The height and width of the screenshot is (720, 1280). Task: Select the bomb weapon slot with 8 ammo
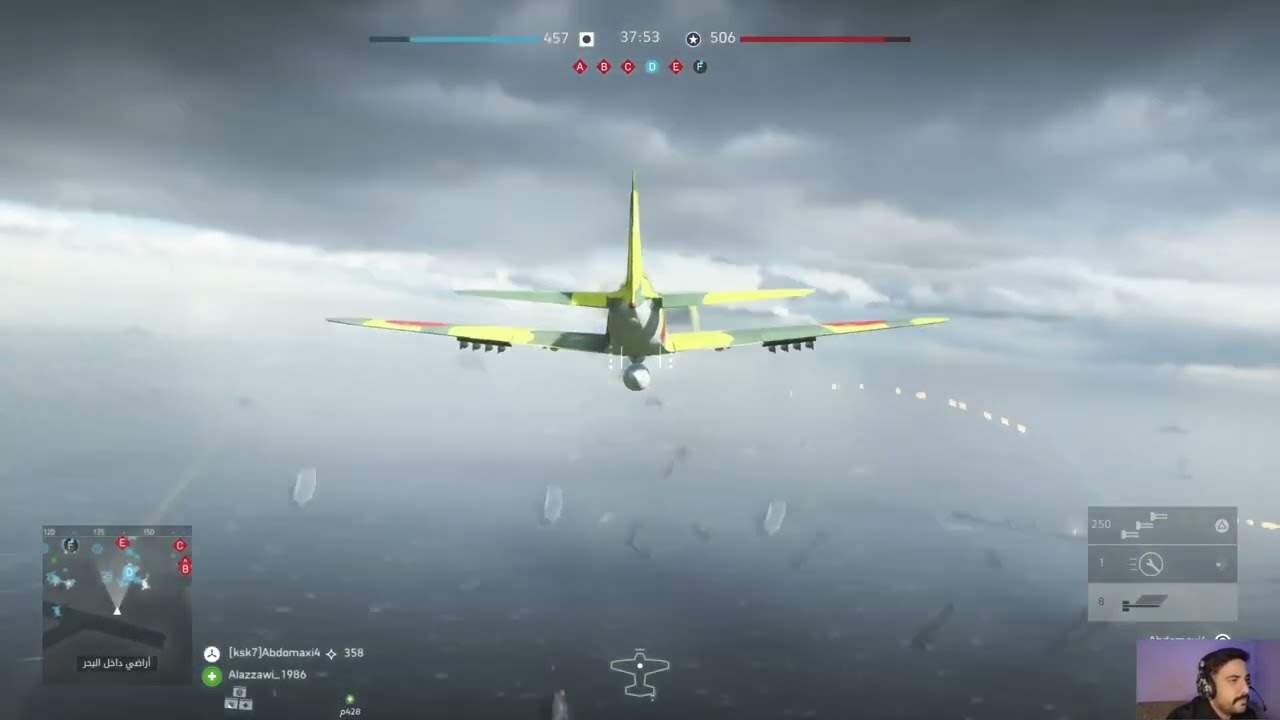click(1162, 603)
